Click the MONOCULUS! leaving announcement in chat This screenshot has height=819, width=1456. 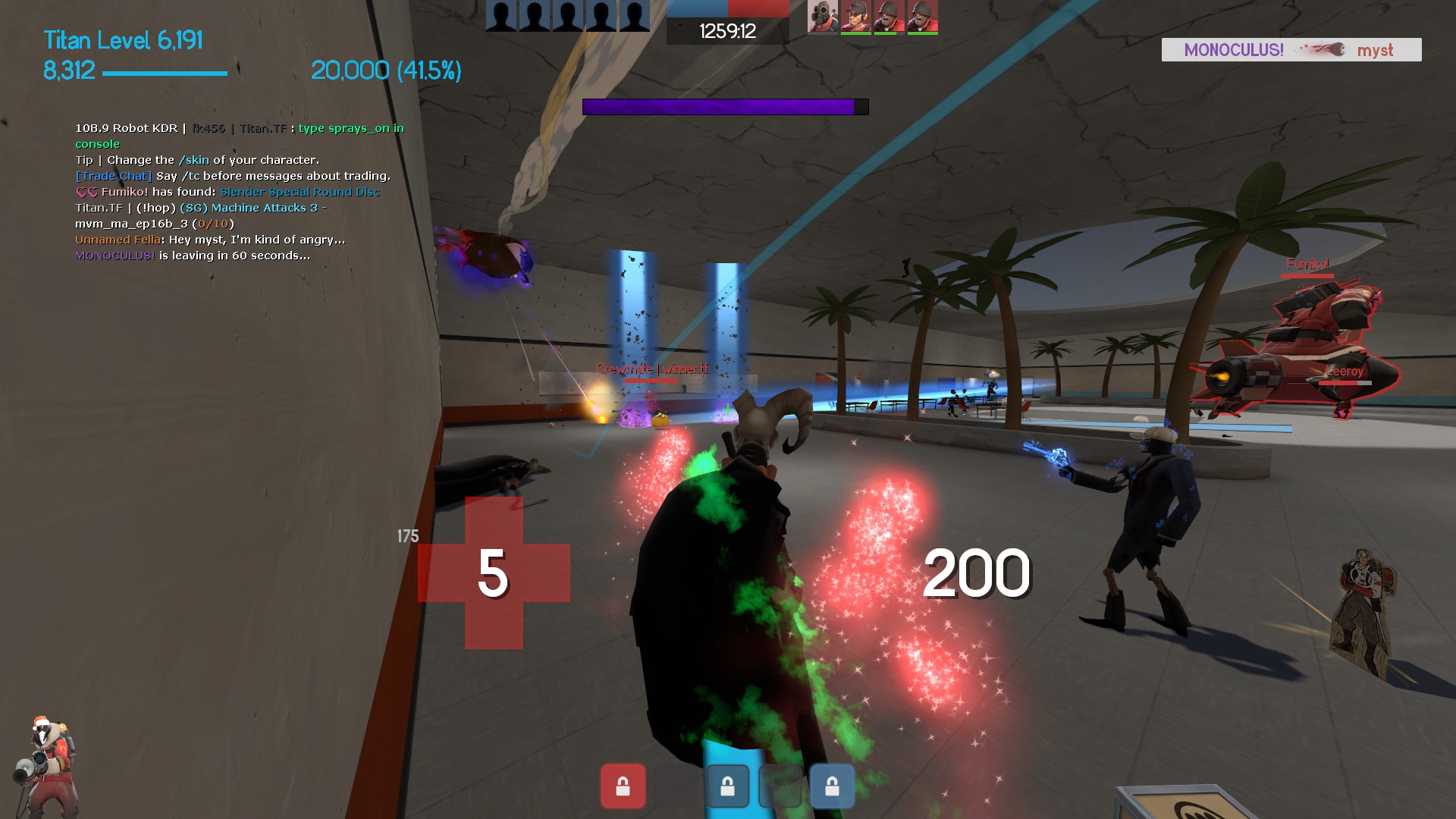(193, 256)
